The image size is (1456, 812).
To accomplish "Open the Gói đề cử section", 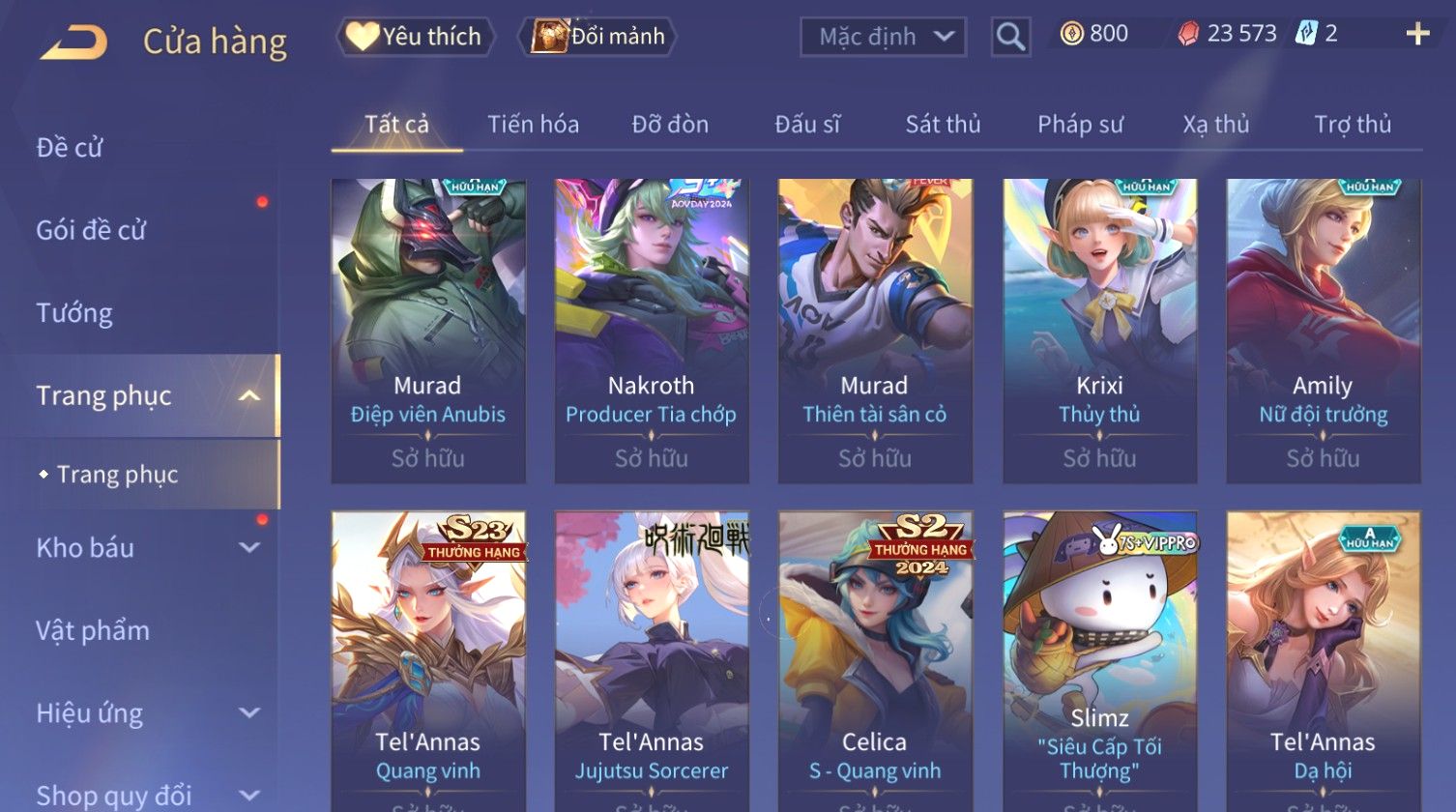I will (x=91, y=230).
